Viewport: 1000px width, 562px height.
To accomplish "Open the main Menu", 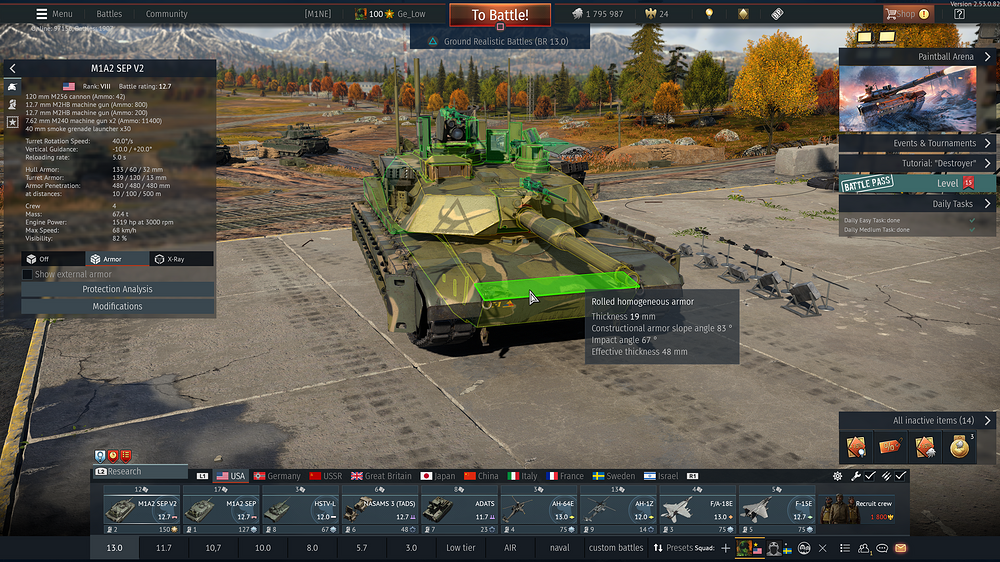I will [54, 14].
